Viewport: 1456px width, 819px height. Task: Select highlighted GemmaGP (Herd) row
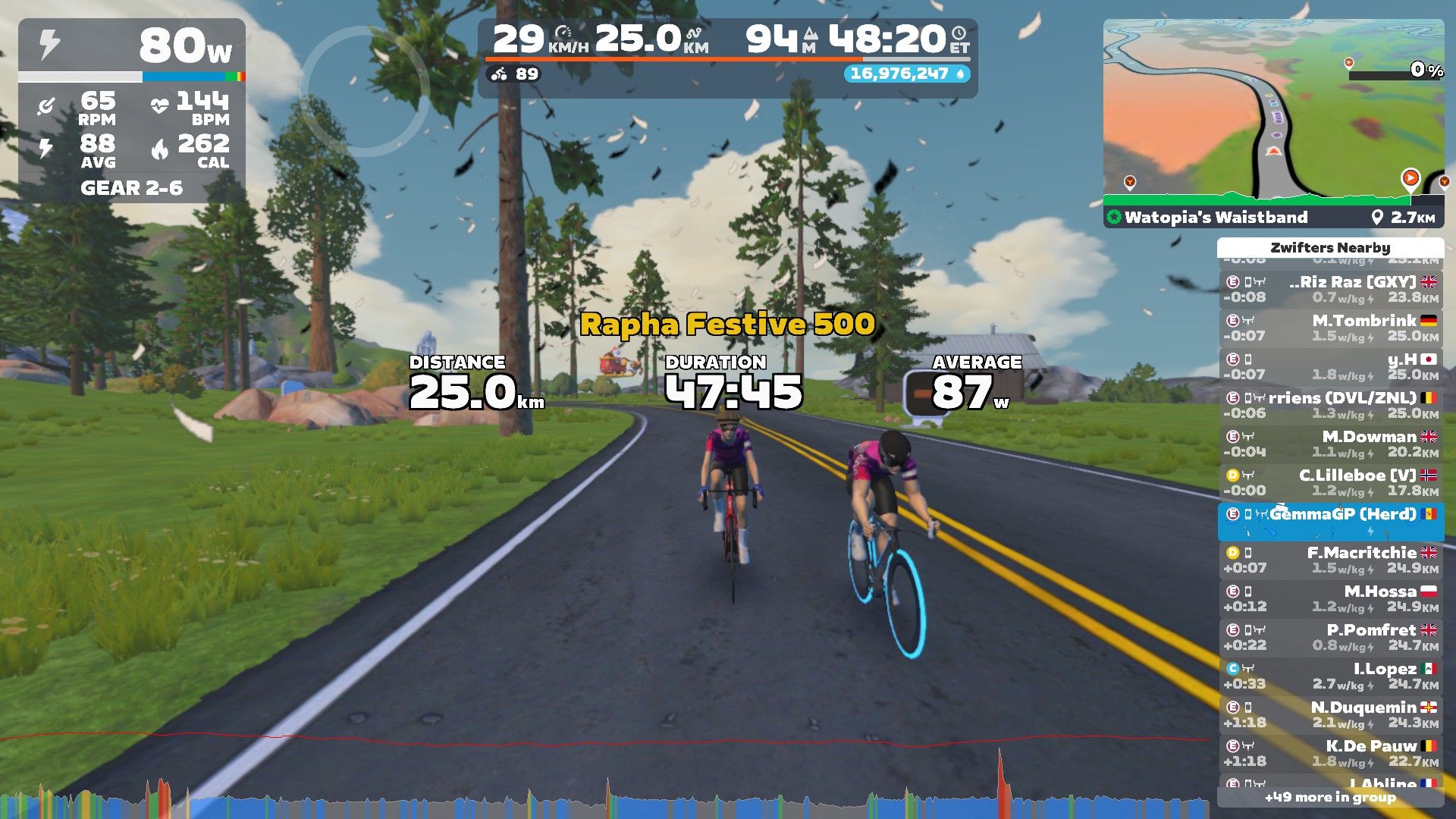click(x=1331, y=521)
